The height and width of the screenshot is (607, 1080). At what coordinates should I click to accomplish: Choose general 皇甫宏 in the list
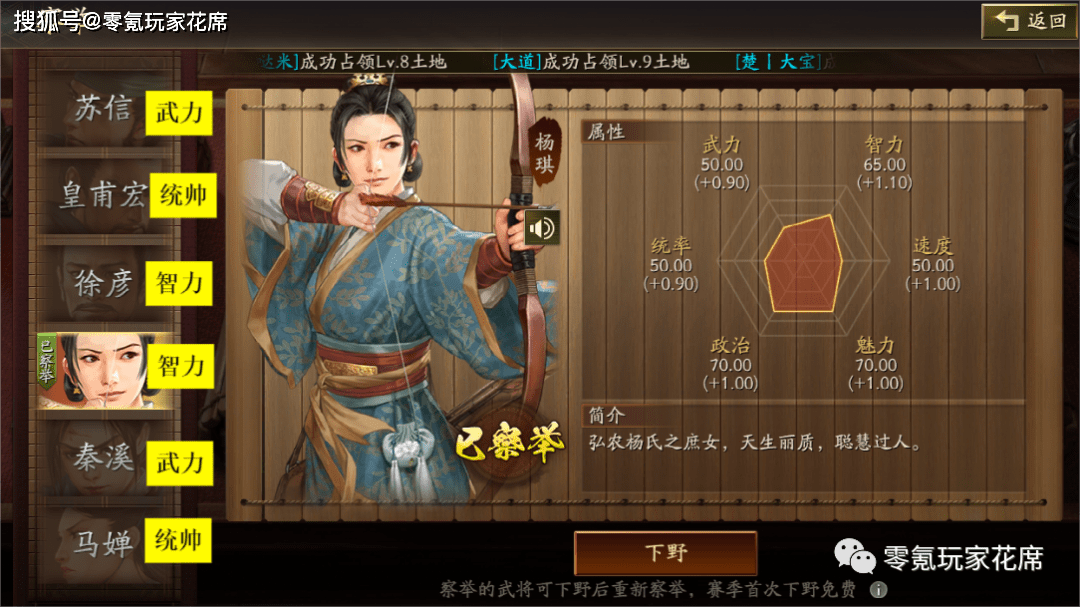click(103, 194)
